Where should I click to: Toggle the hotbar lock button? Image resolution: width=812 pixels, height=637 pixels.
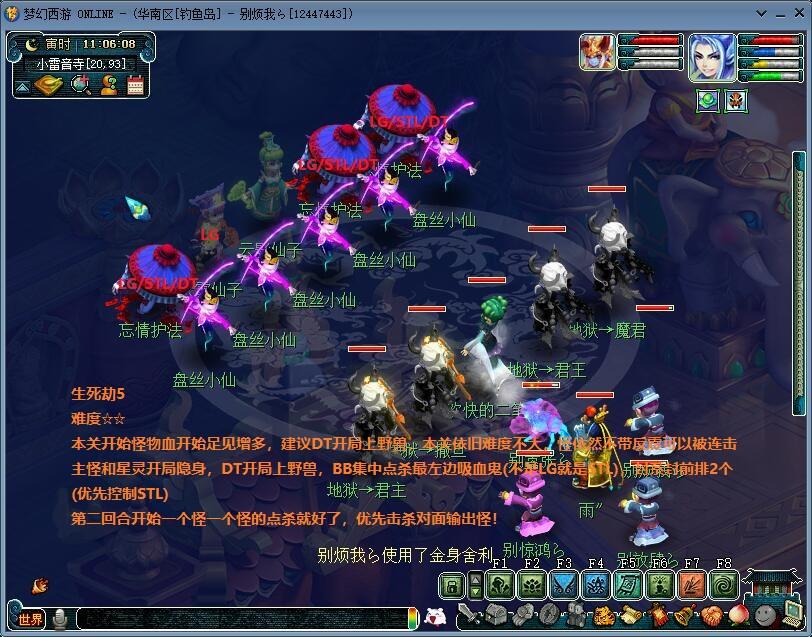453,585
